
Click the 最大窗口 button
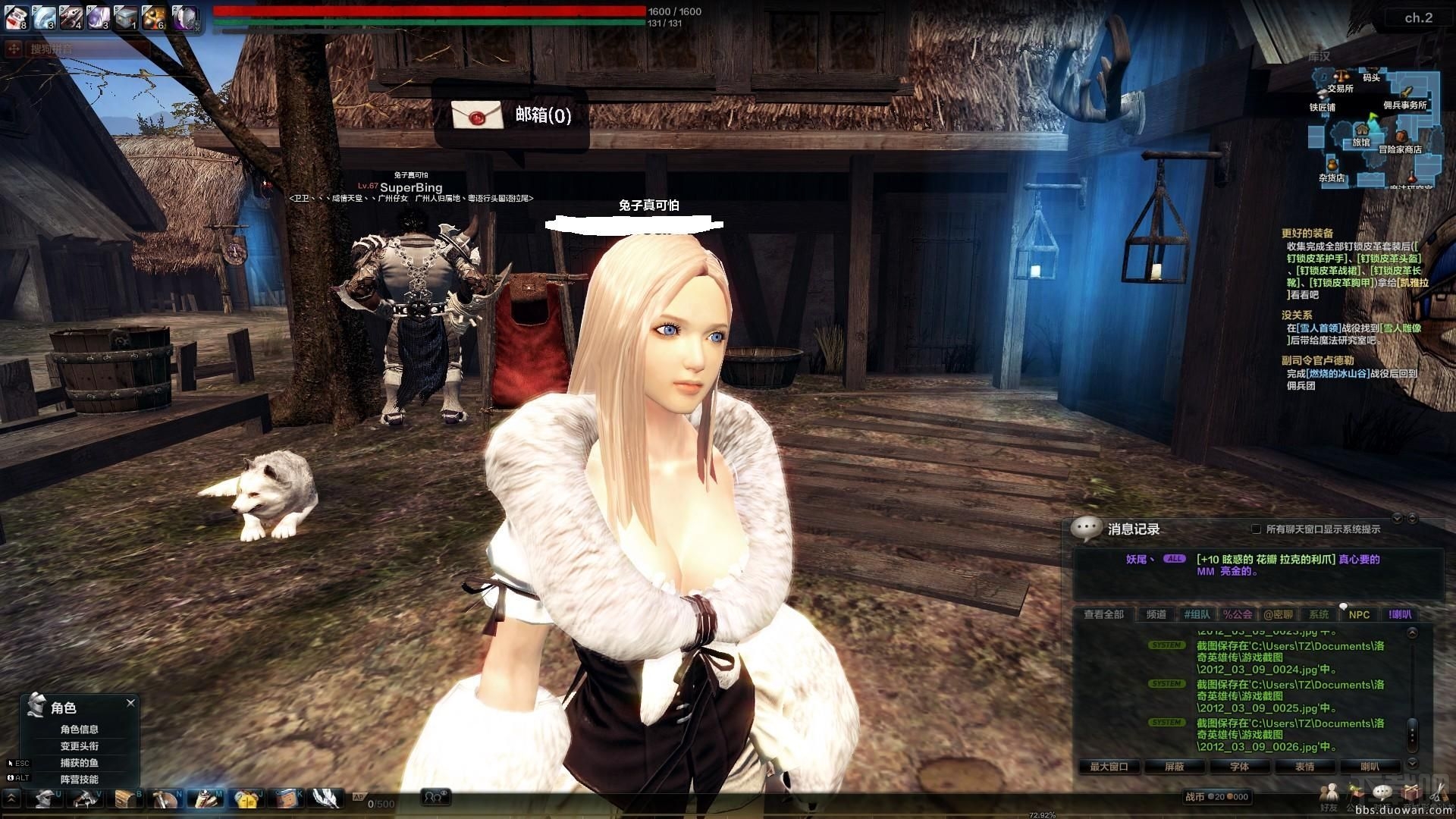coord(1109,767)
